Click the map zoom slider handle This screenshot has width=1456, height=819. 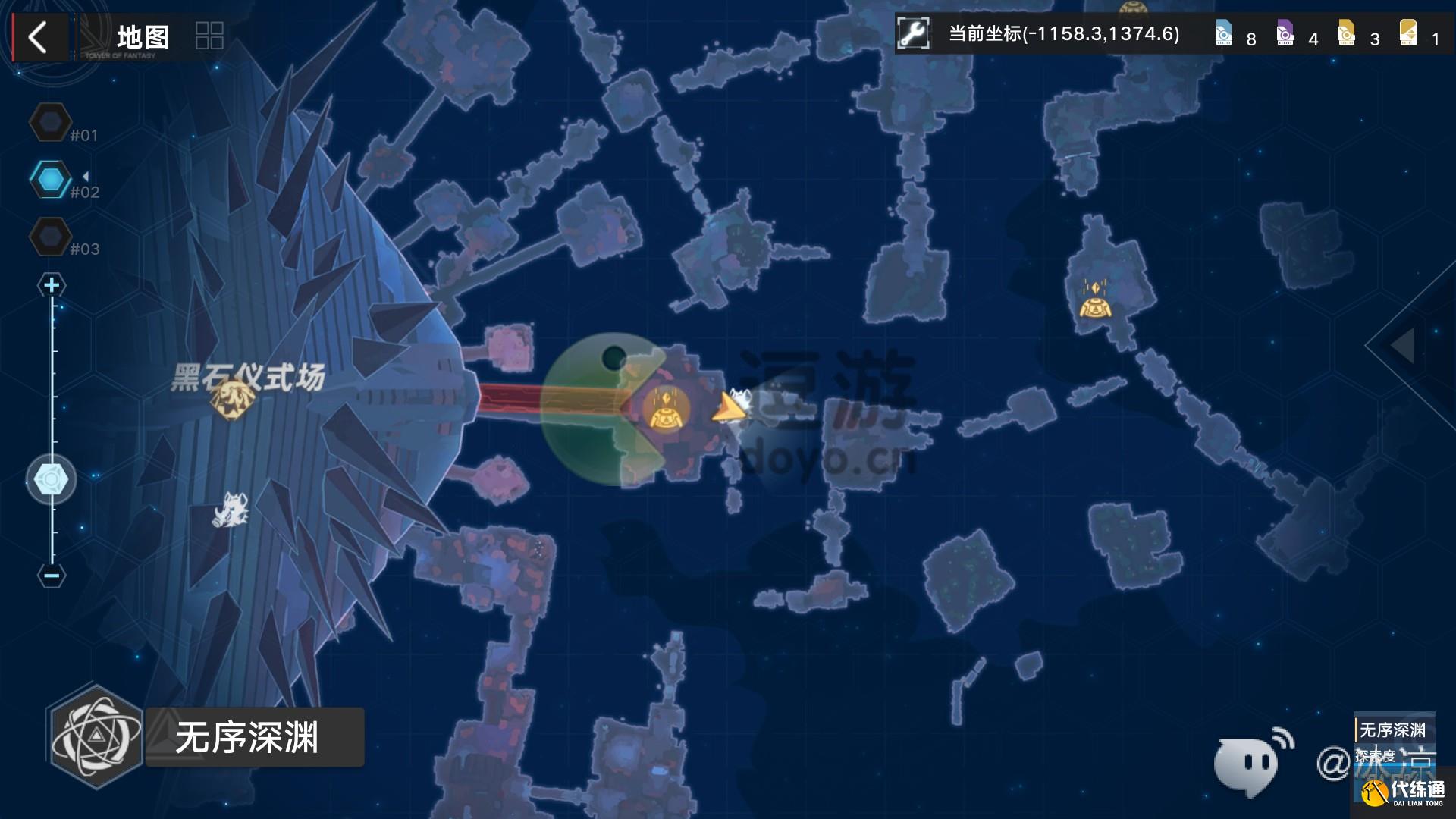tap(51, 480)
